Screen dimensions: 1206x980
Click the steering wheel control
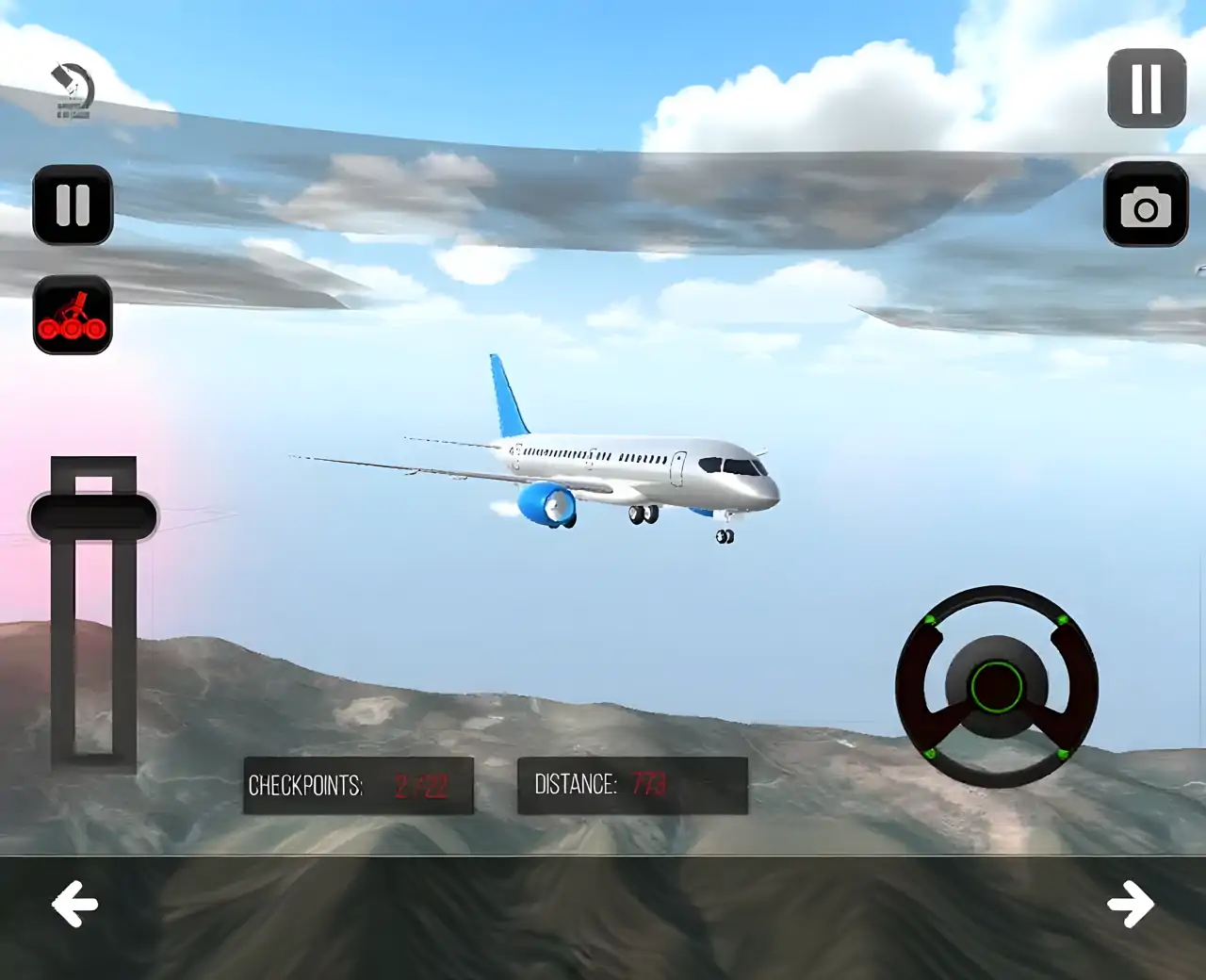pyautogui.click(x=996, y=686)
